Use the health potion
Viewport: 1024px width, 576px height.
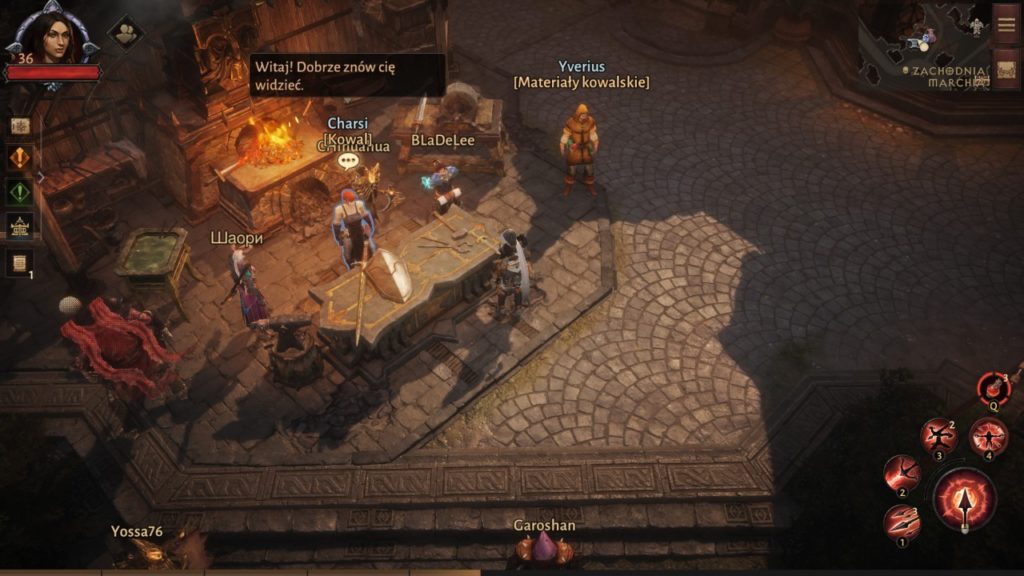point(993,386)
